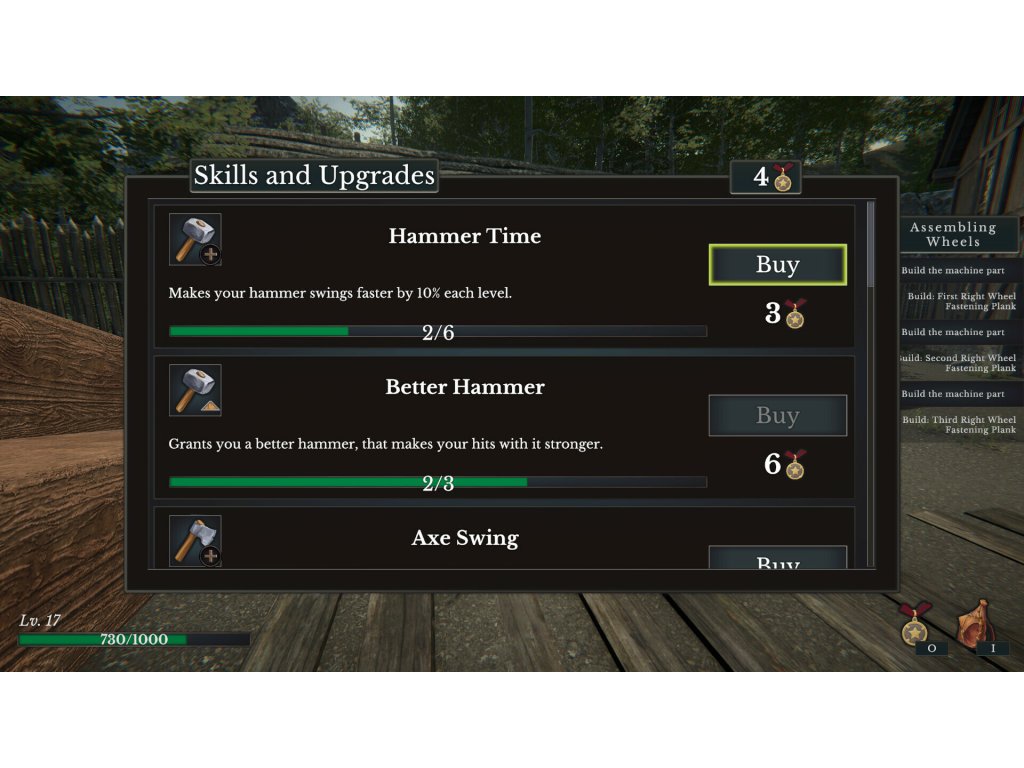
Task: Select the Second Right Wheel Fastening Plank objective
Action: coord(958,363)
